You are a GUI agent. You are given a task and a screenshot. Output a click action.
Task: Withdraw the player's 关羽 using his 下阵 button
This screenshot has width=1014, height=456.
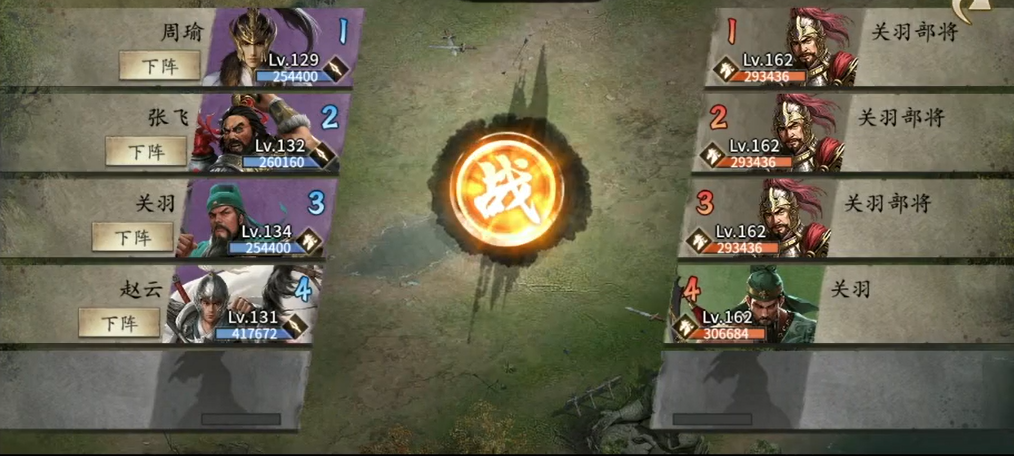point(132,237)
